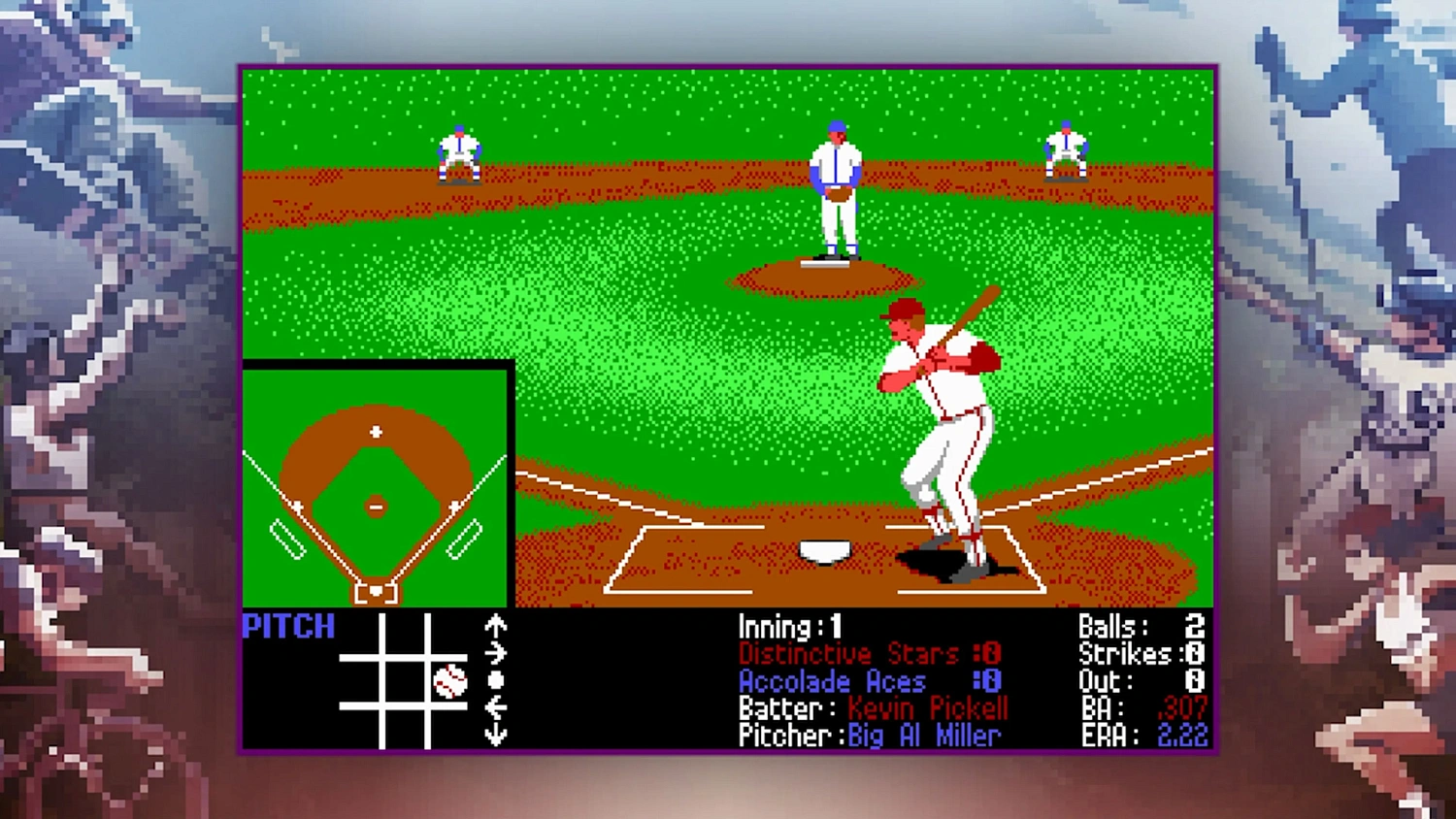The image size is (1456, 819).
Task: Select the down arrow pitch direction
Action: point(495,733)
